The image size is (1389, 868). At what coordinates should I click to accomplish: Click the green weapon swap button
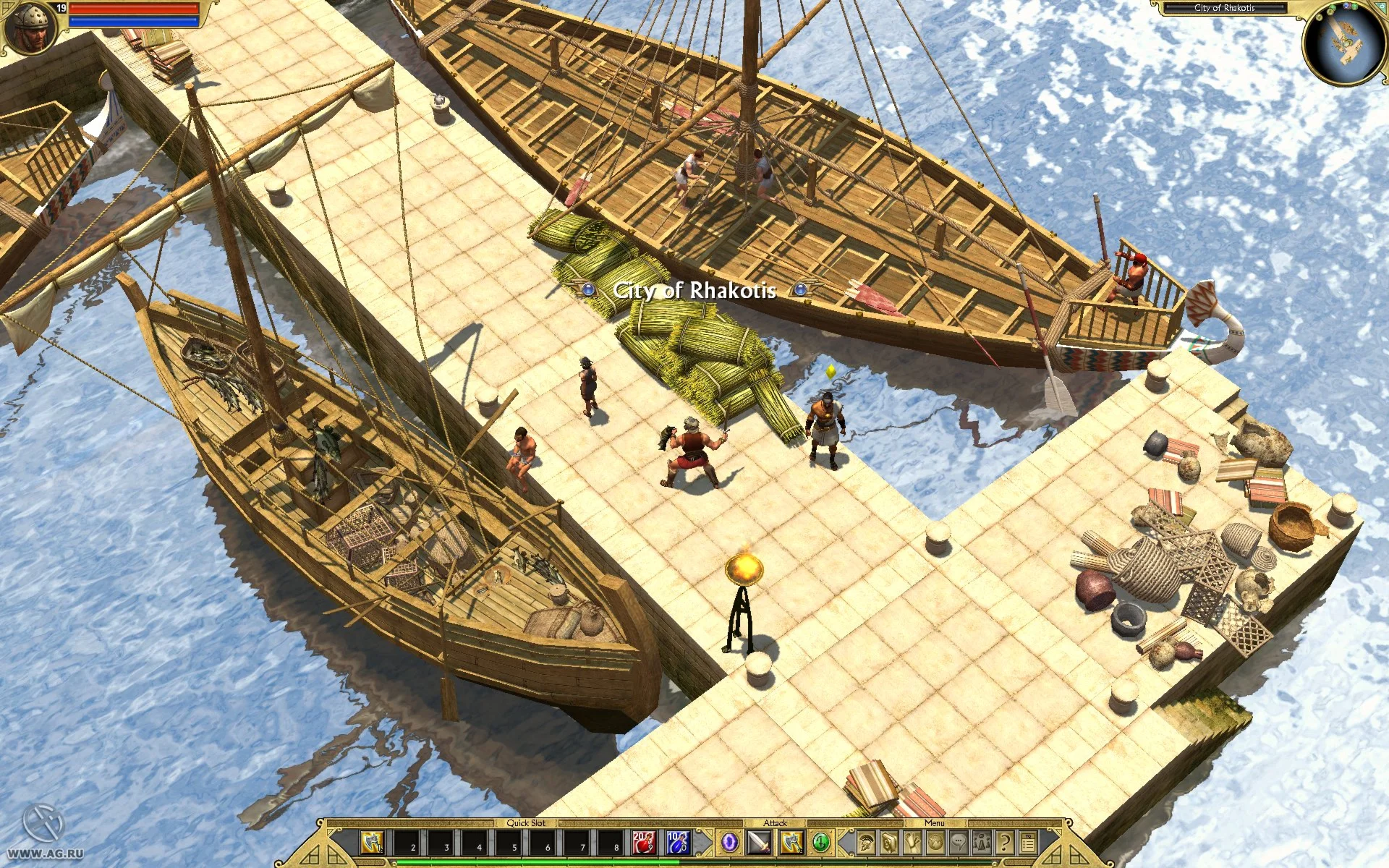tap(820, 843)
